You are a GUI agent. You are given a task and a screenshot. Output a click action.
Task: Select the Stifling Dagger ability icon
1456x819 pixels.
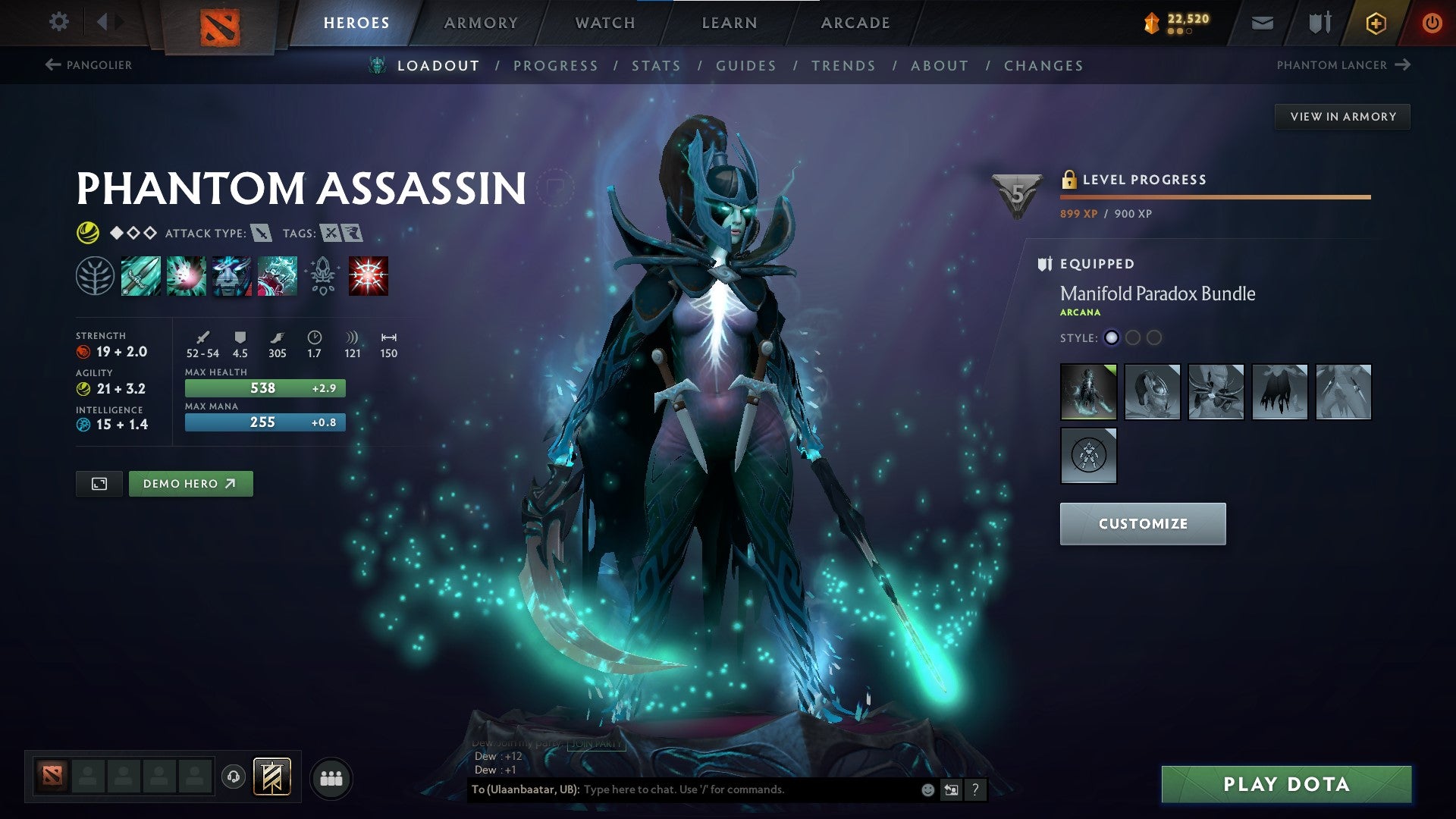[x=140, y=275]
